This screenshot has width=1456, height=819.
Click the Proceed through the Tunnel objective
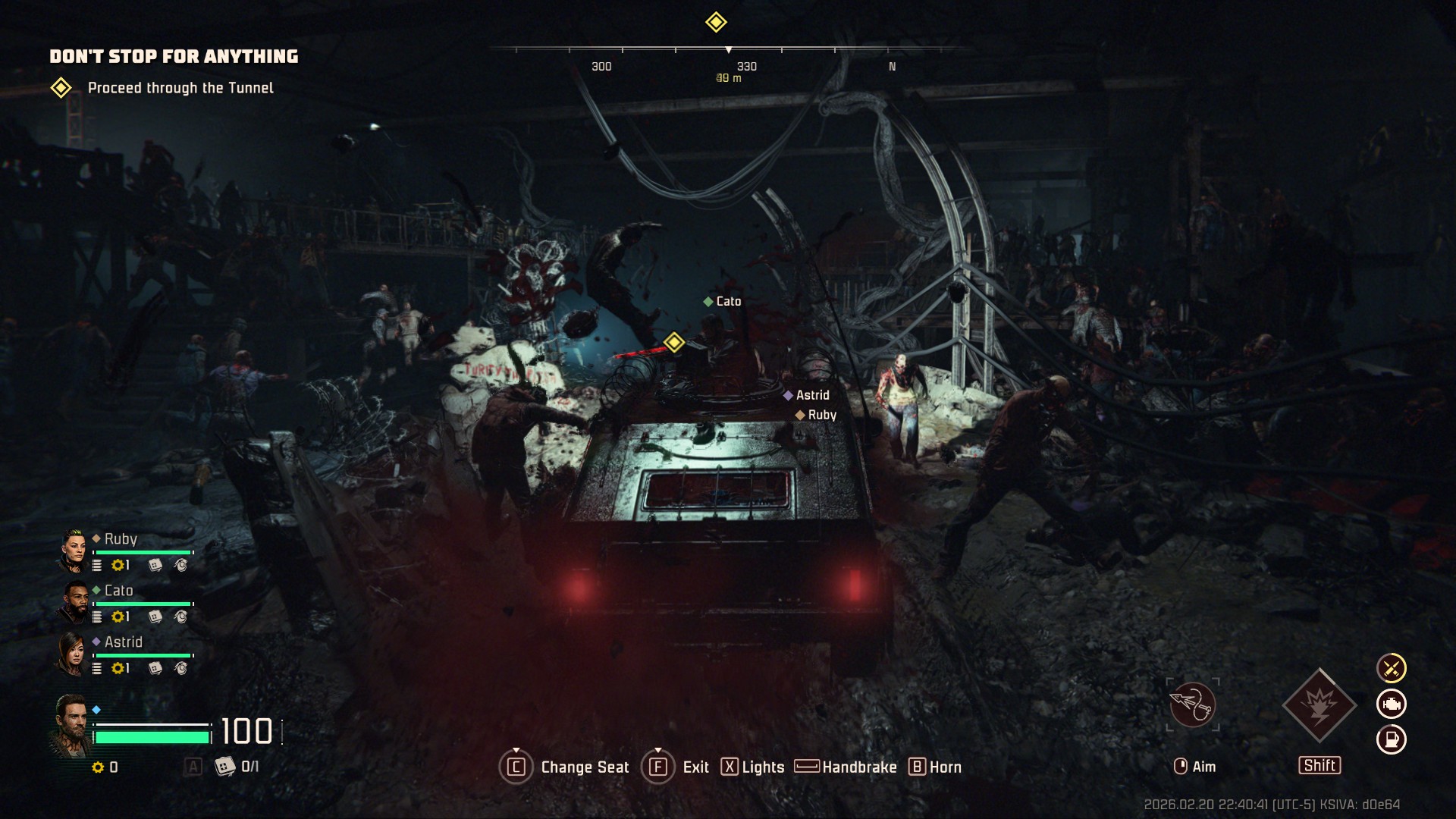[180, 88]
